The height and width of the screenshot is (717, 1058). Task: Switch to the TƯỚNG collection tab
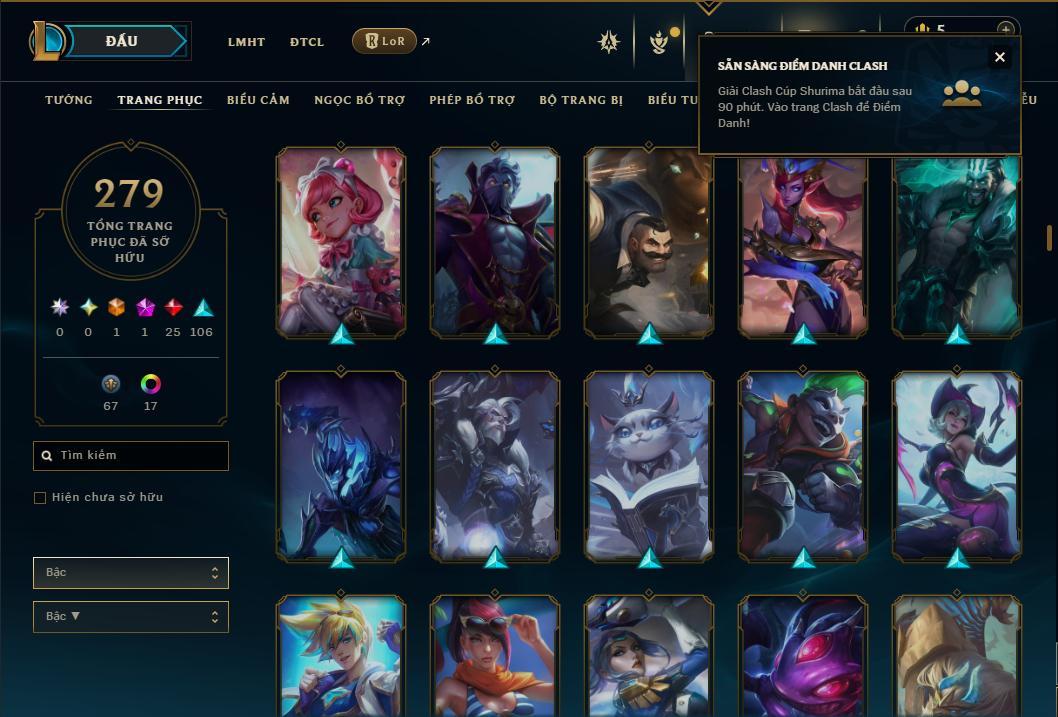(x=69, y=100)
